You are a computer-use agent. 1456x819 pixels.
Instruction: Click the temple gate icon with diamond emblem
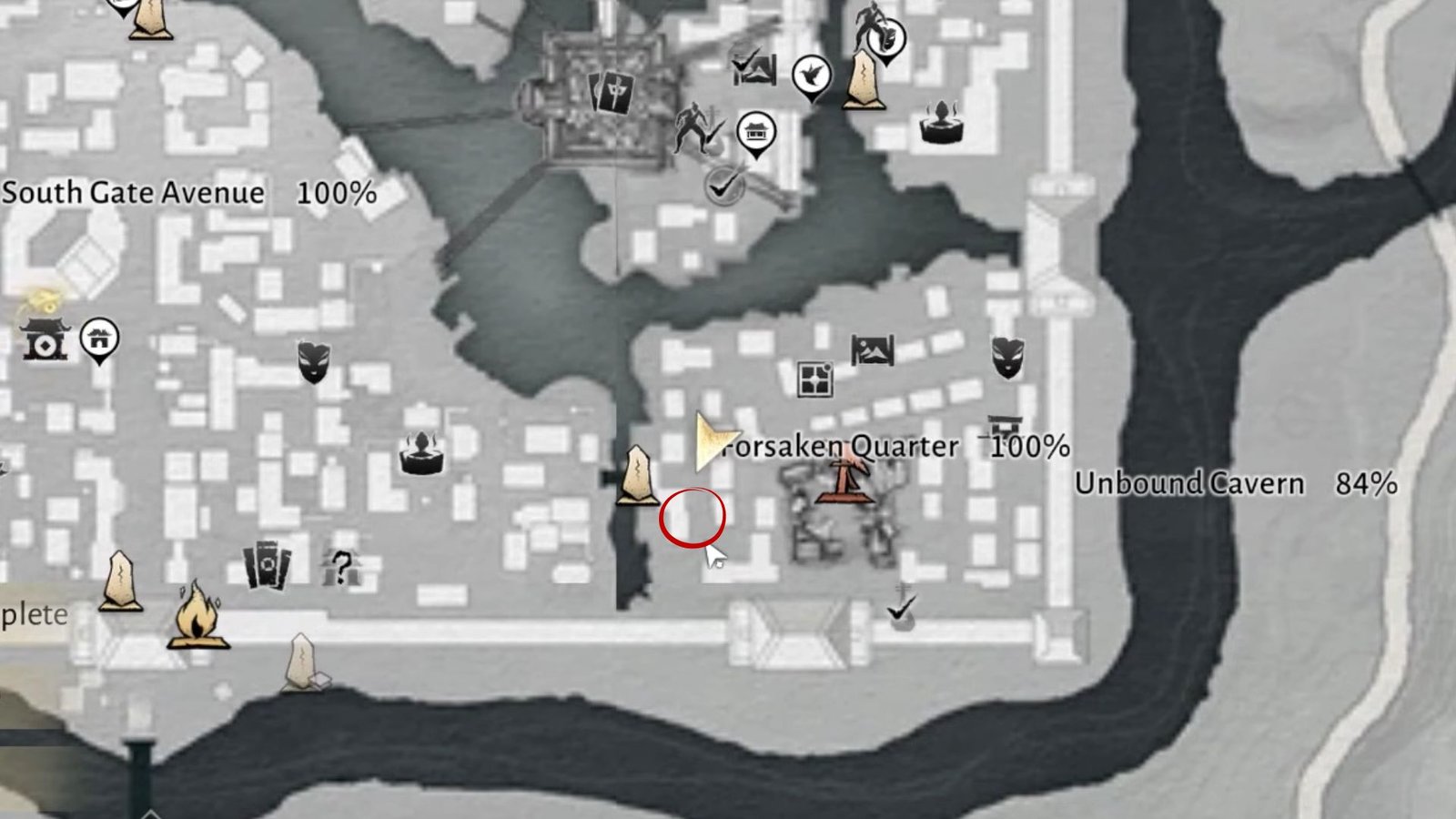43,339
